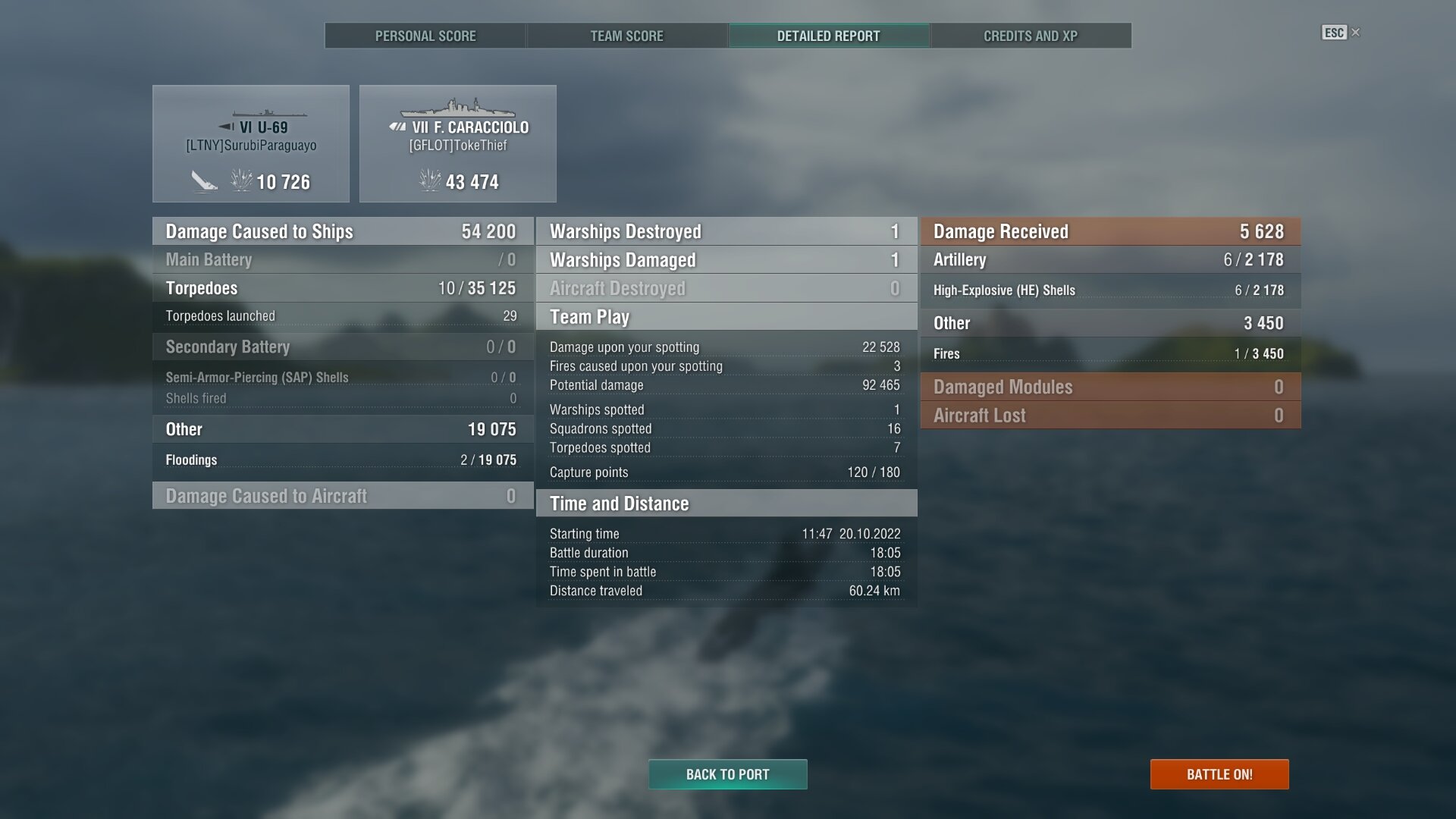
Task: Select the Detailed Report tab
Action: 828,36
